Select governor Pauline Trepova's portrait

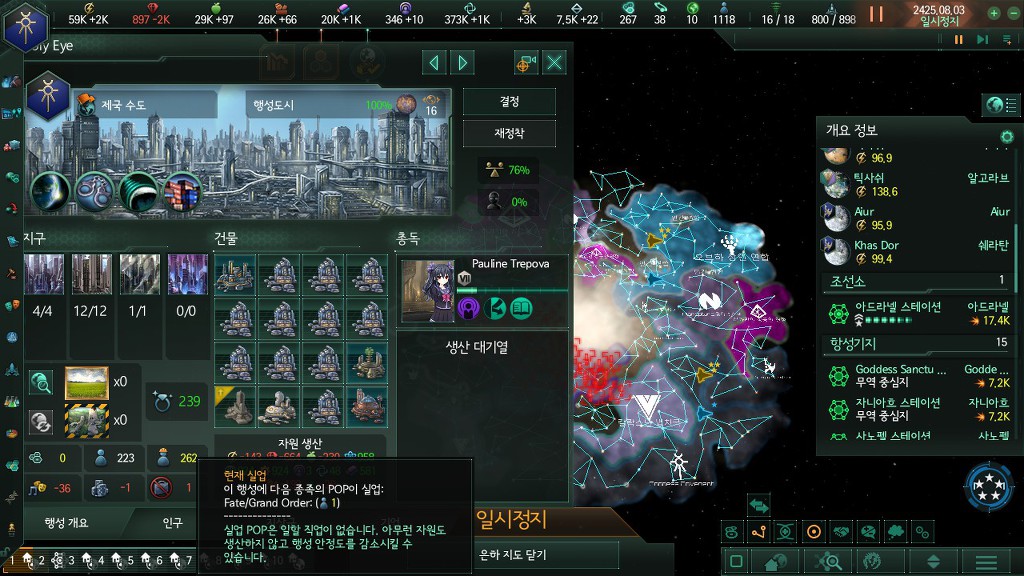click(x=428, y=290)
